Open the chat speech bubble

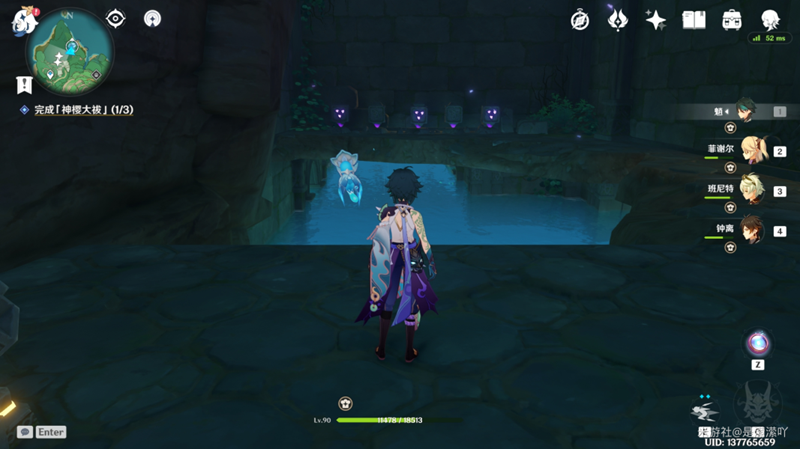[24, 432]
